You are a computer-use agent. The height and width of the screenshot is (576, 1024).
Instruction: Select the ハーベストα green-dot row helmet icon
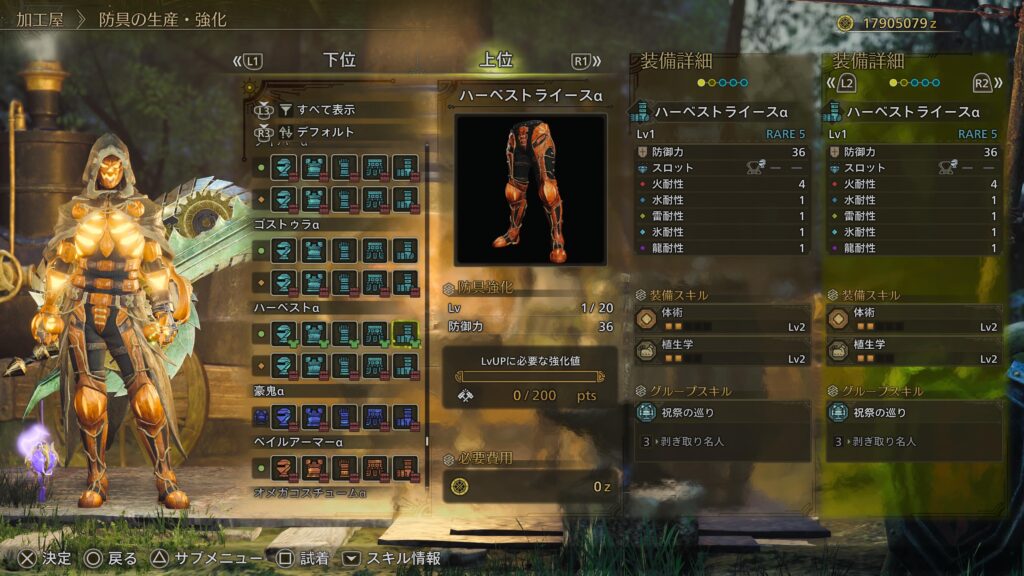coord(284,333)
